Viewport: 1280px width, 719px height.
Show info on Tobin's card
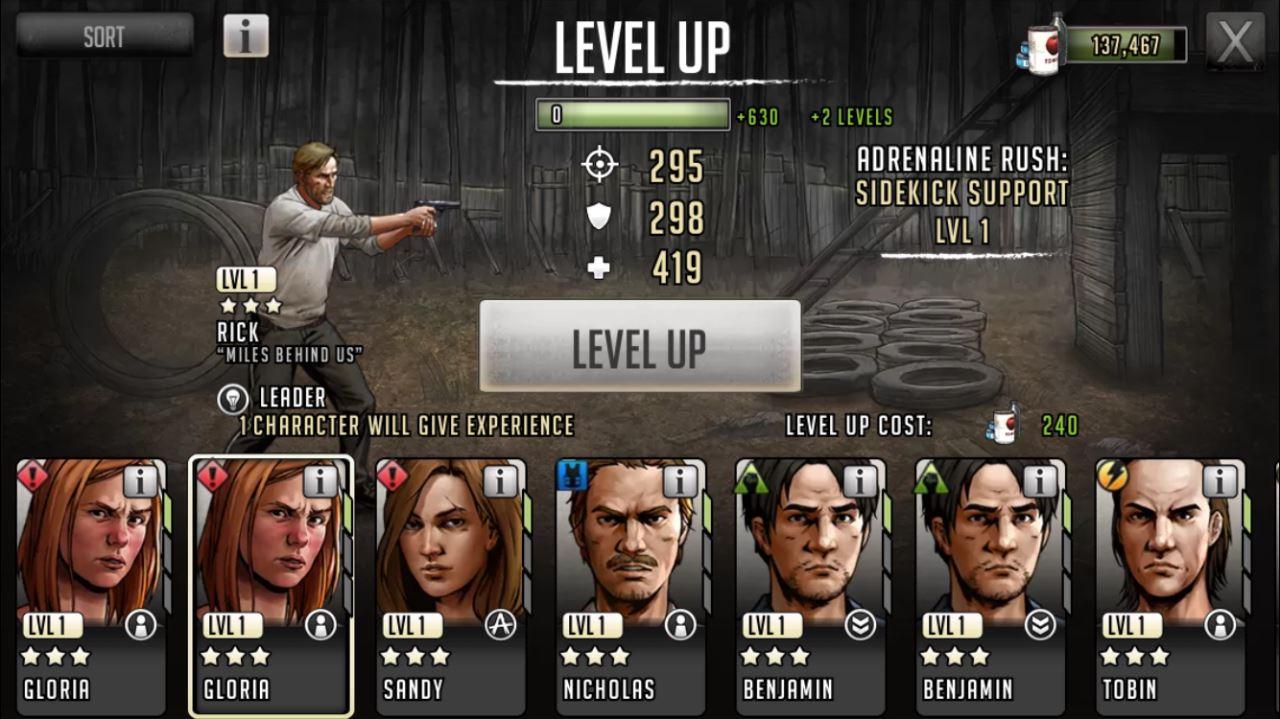(x=1220, y=481)
